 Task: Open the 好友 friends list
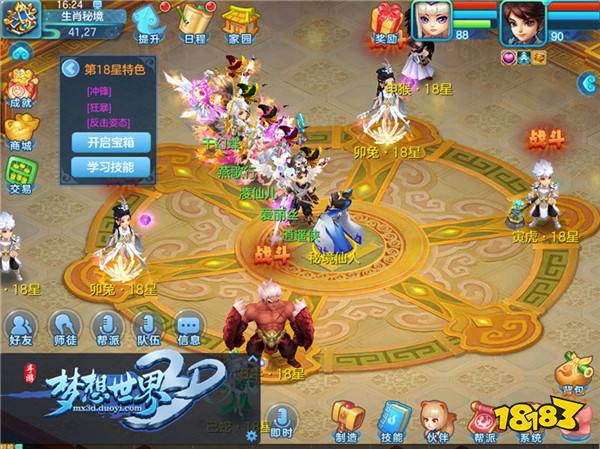click(x=21, y=328)
